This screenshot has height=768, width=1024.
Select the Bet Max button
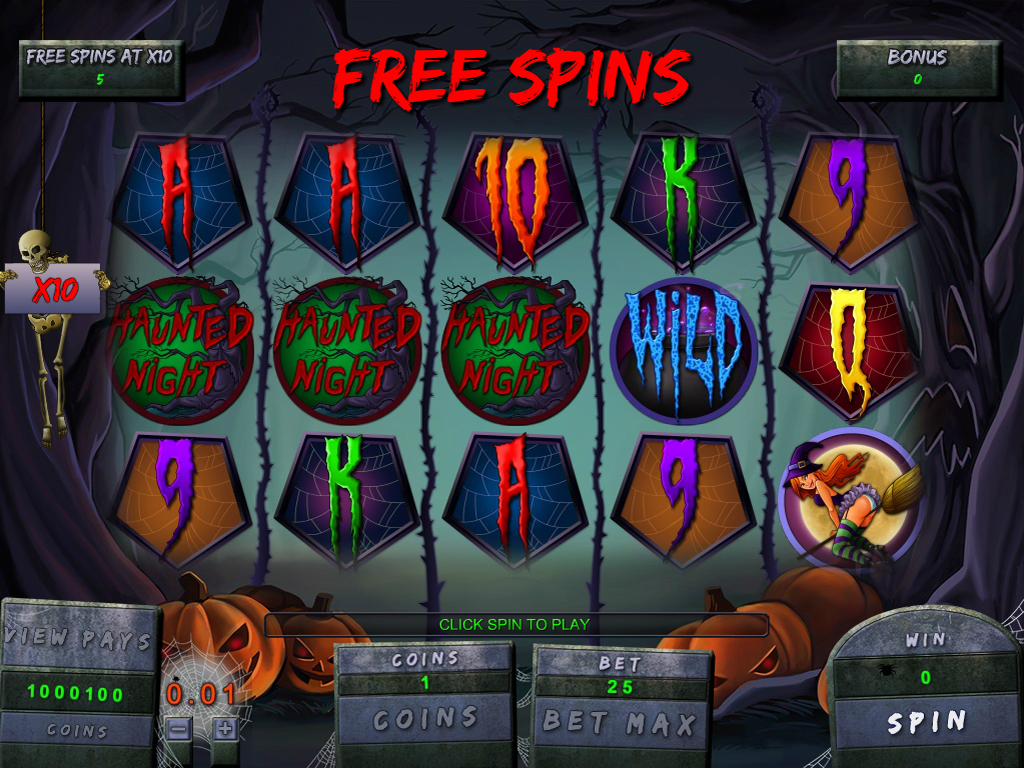[x=619, y=720]
